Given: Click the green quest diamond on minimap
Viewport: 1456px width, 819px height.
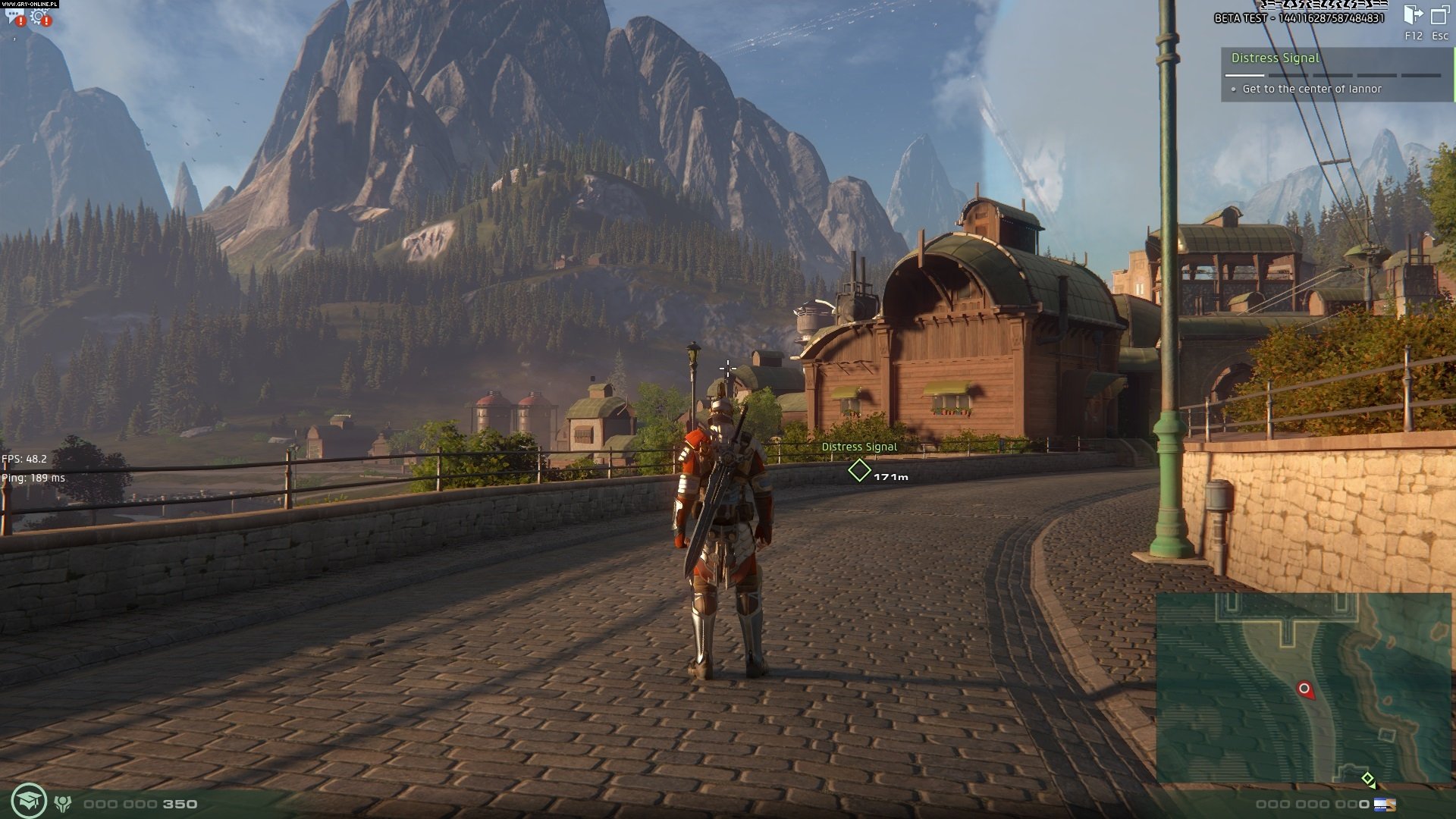Looking at the screenshot, I should [1367, 778].
